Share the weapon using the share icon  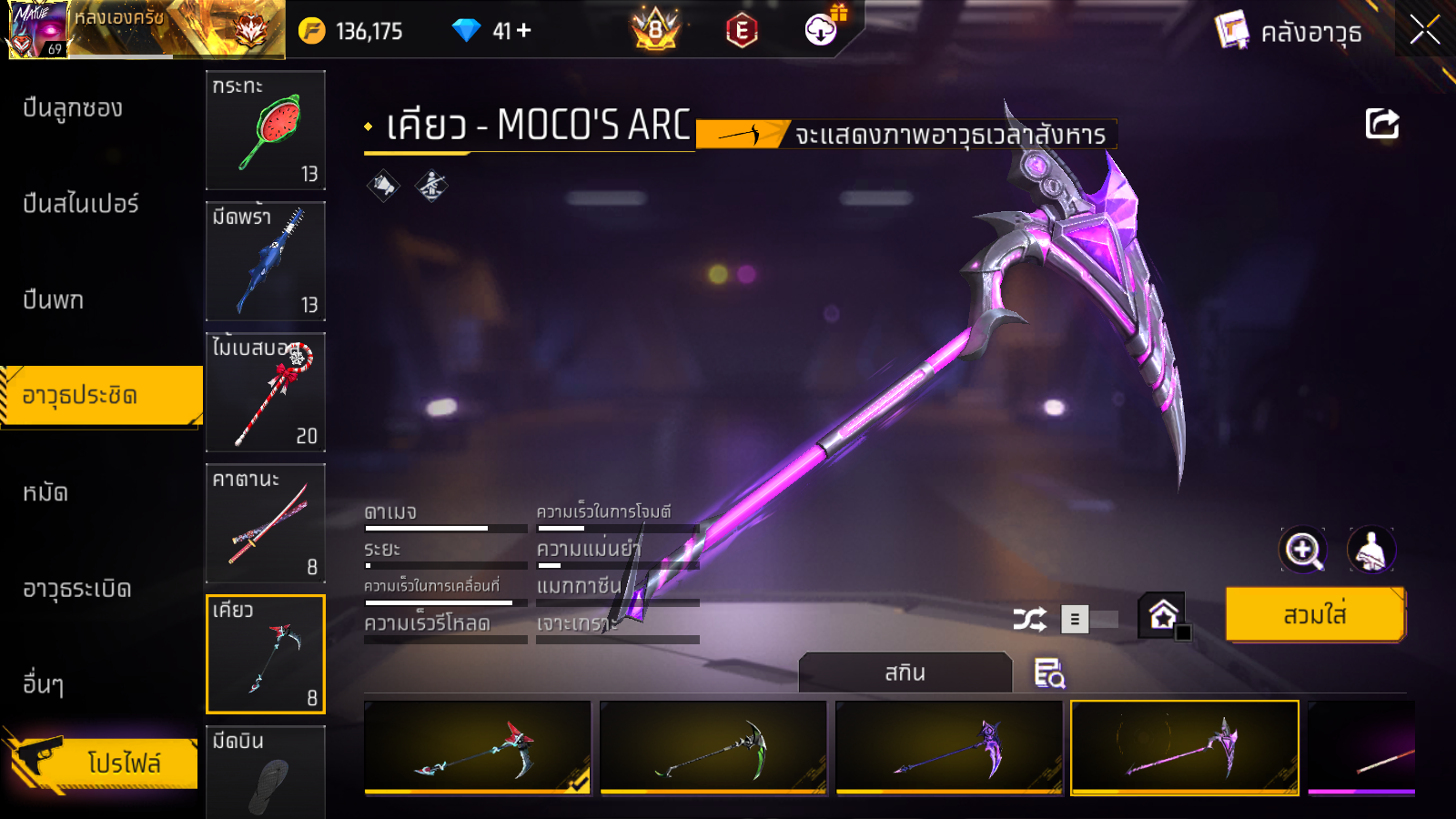(1381, 124)
